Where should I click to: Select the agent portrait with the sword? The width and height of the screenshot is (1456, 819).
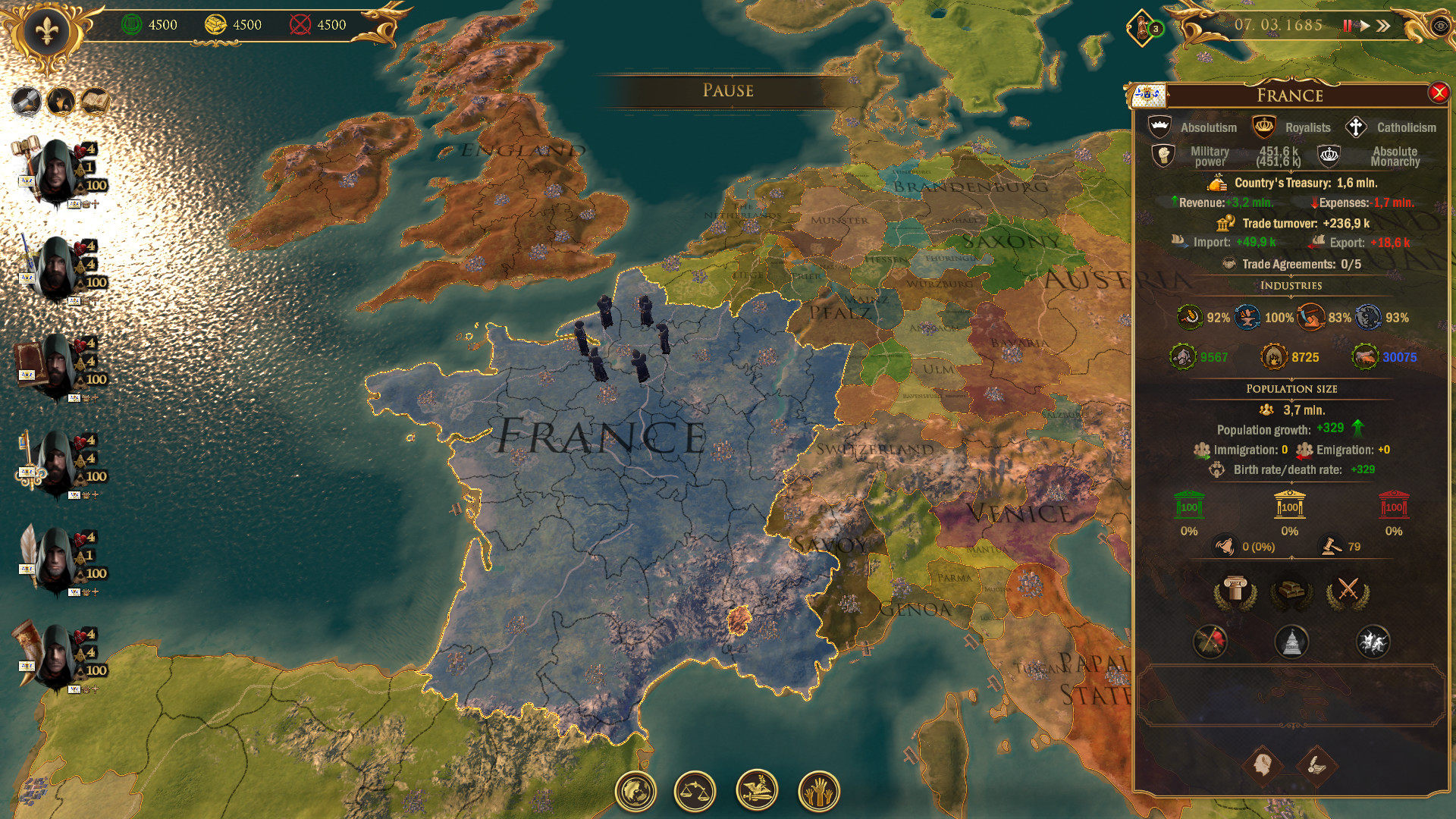55,268
